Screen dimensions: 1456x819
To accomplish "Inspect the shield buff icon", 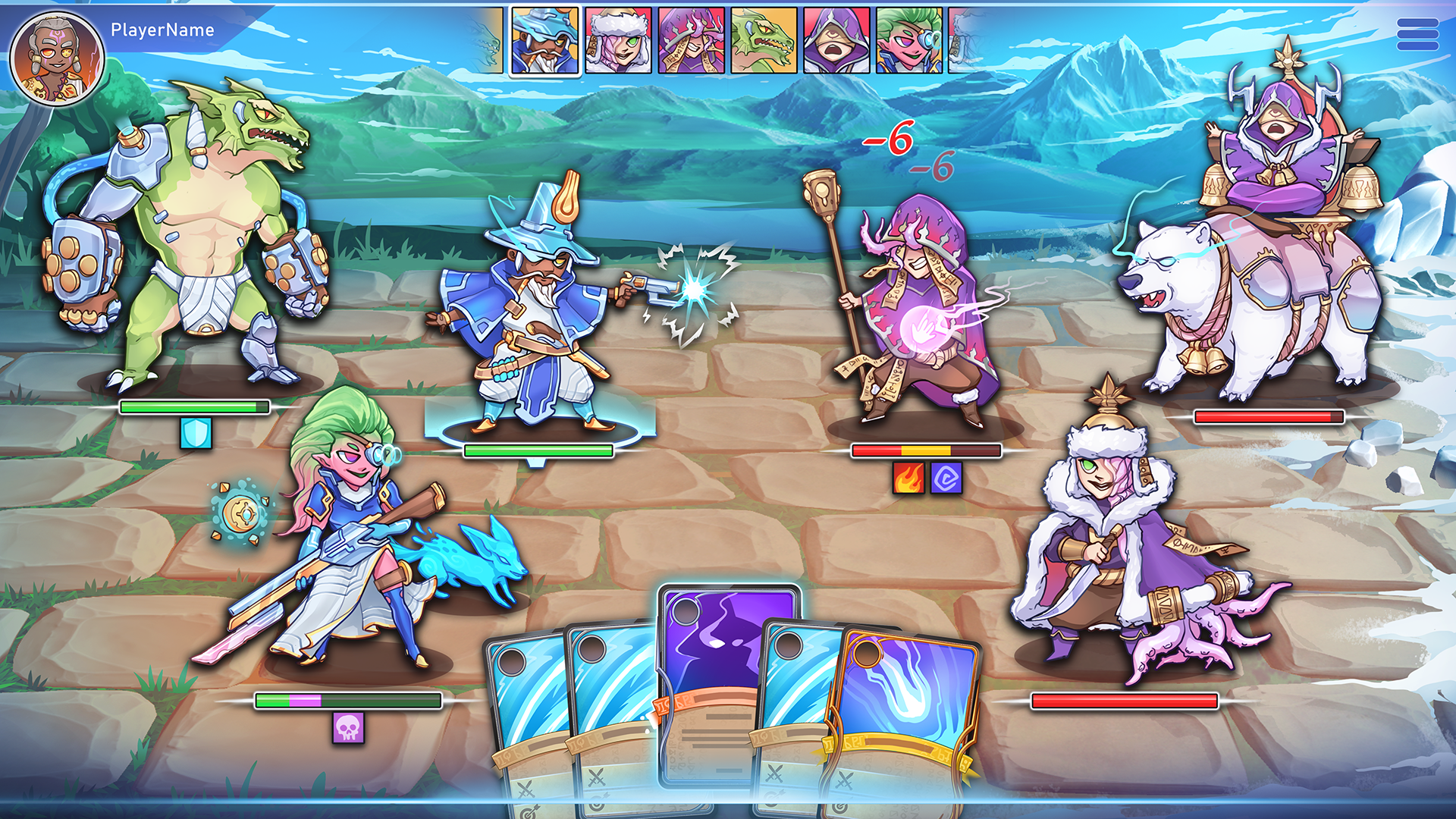I will (x=196, y=434).
